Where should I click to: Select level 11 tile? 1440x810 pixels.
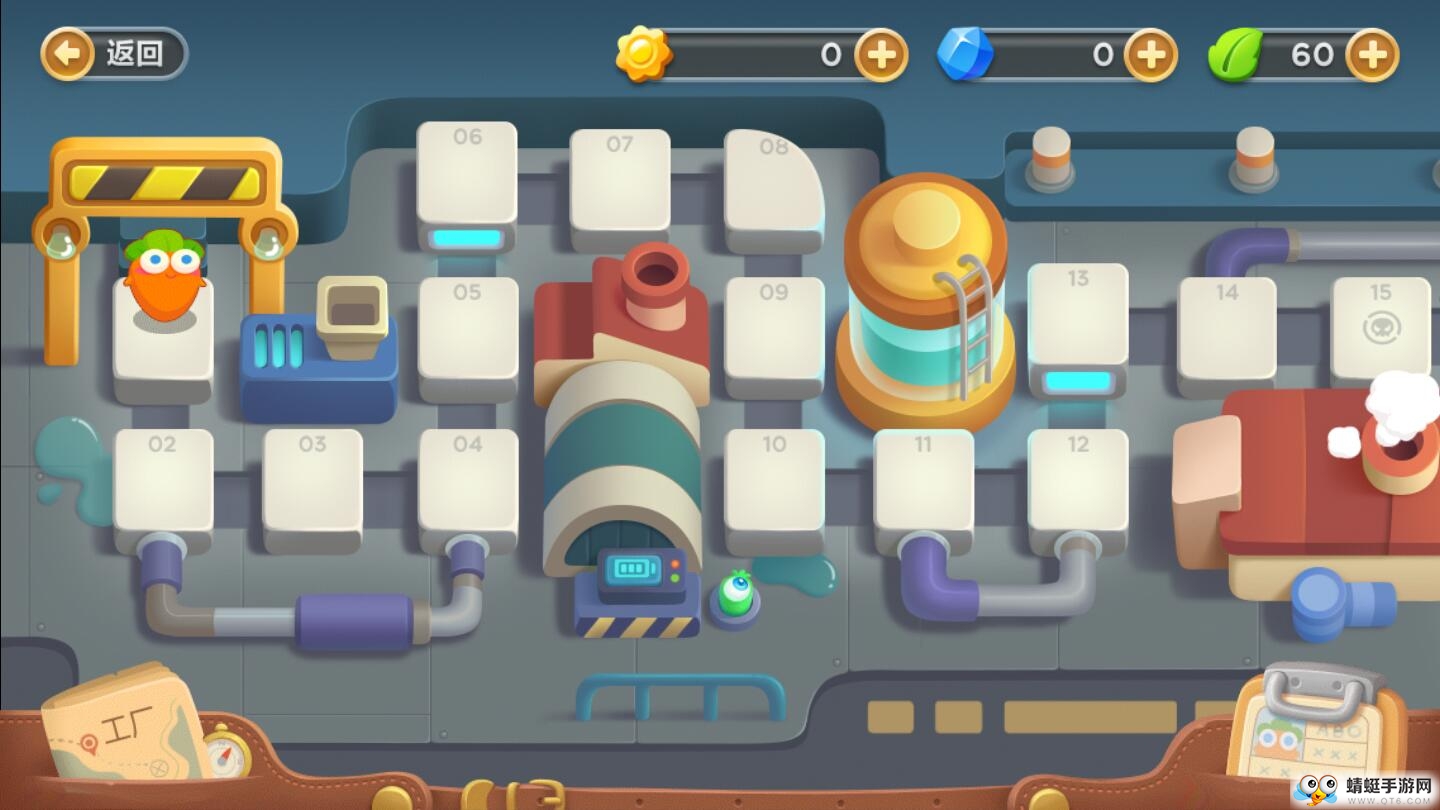point(923,484)
